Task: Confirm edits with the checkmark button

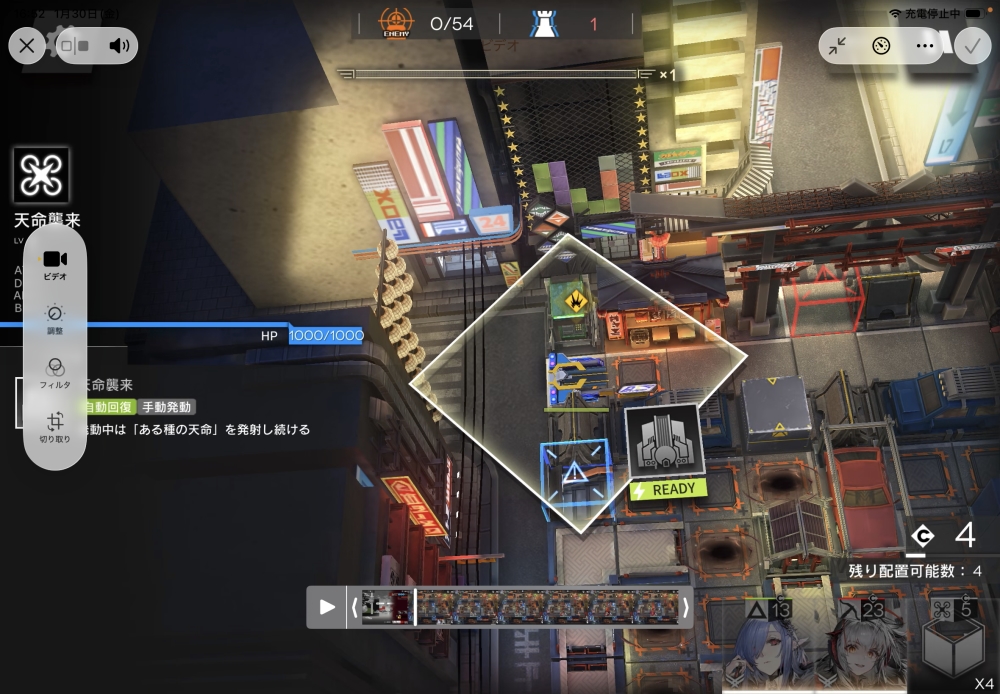Action: pos(972,46)
